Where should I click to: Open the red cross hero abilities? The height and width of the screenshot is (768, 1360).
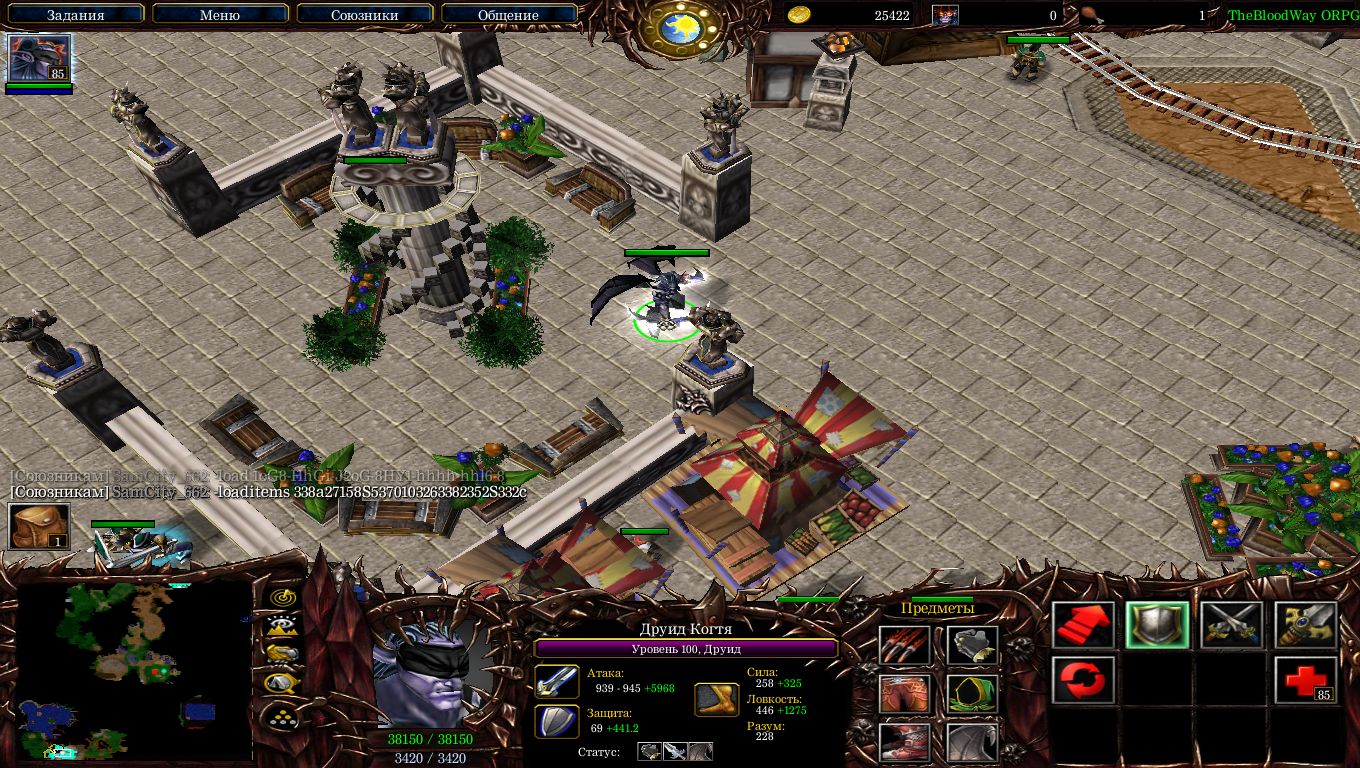1306,680
